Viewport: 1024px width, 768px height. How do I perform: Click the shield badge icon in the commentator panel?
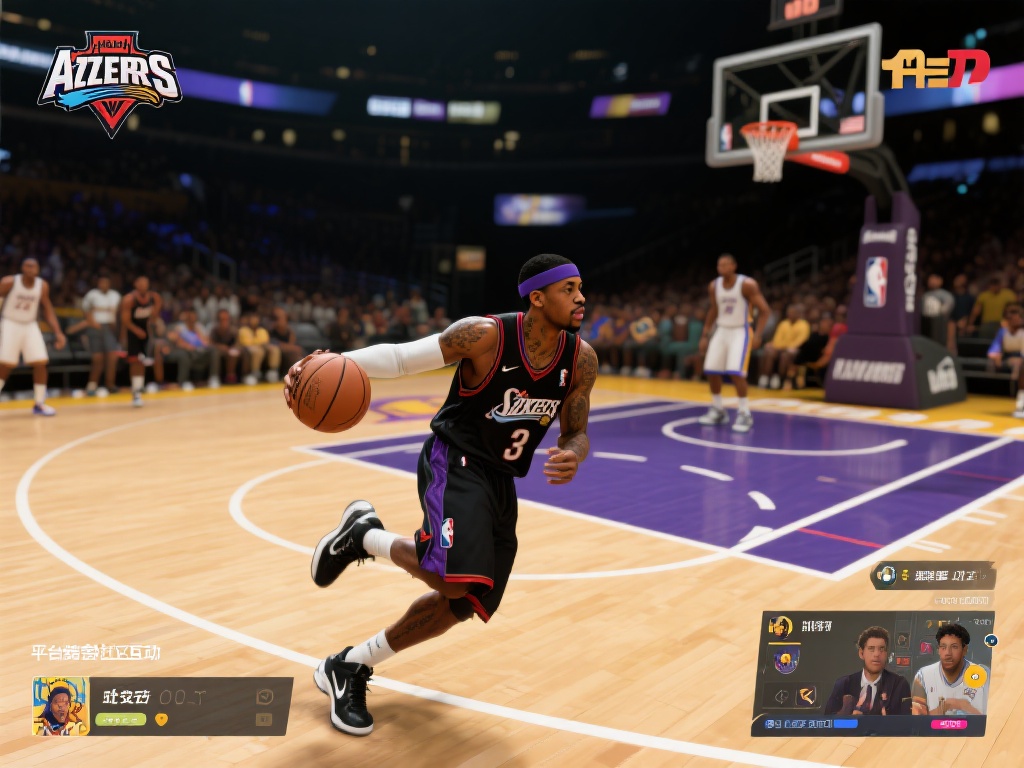pos(786,661)
